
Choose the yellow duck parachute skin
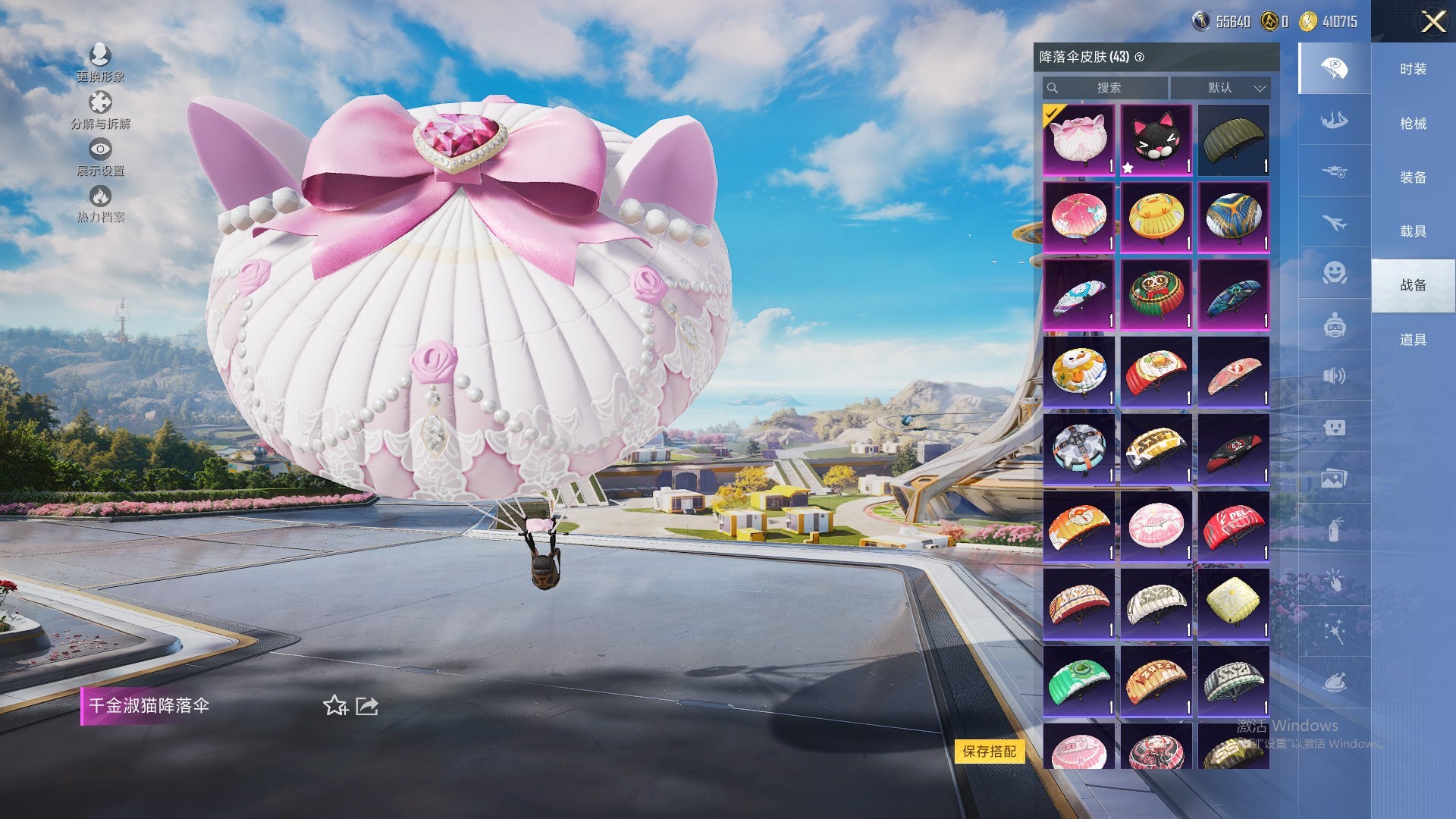[1156, 218]
